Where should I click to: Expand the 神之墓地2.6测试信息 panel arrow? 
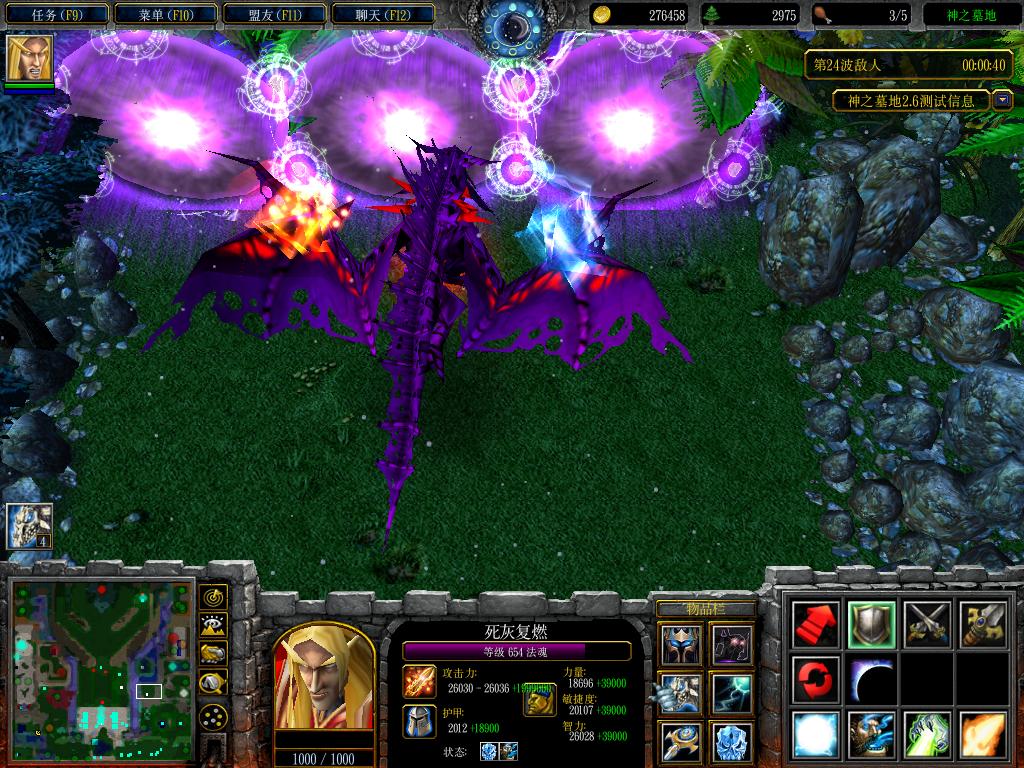point(1003,101)
